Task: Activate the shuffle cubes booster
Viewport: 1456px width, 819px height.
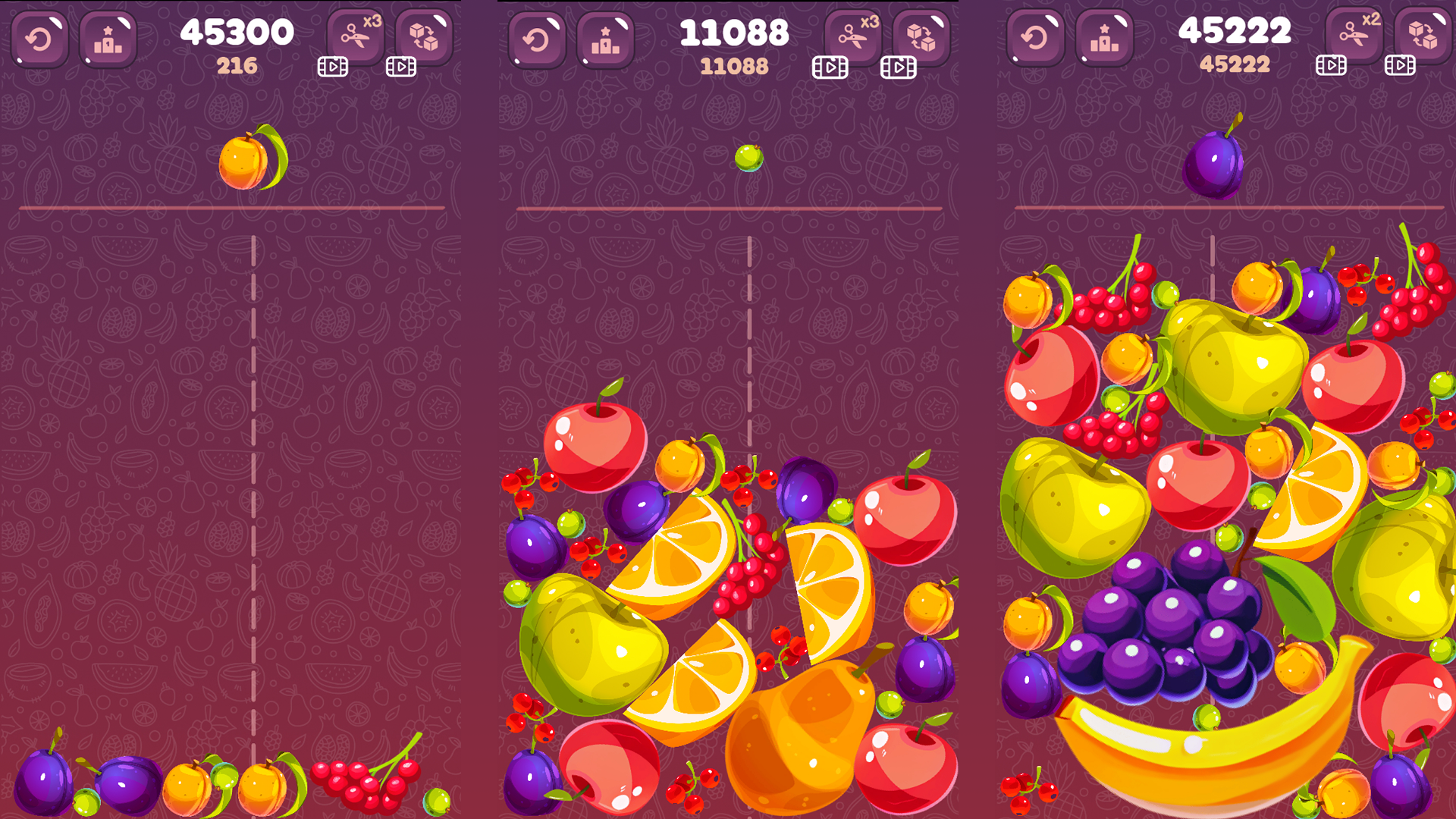Action: pyautogui.click(x=425, y=34)
